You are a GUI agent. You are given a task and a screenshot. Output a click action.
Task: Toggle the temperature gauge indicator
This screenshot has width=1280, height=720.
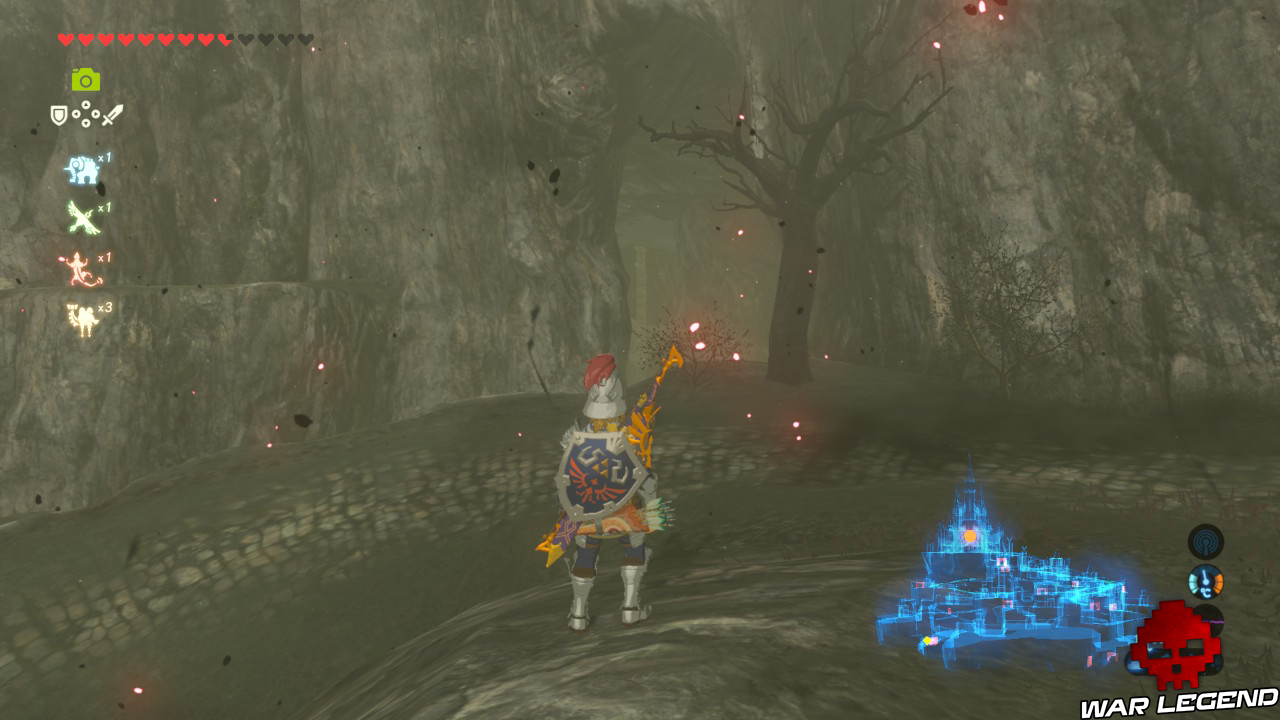point(1207,583)
